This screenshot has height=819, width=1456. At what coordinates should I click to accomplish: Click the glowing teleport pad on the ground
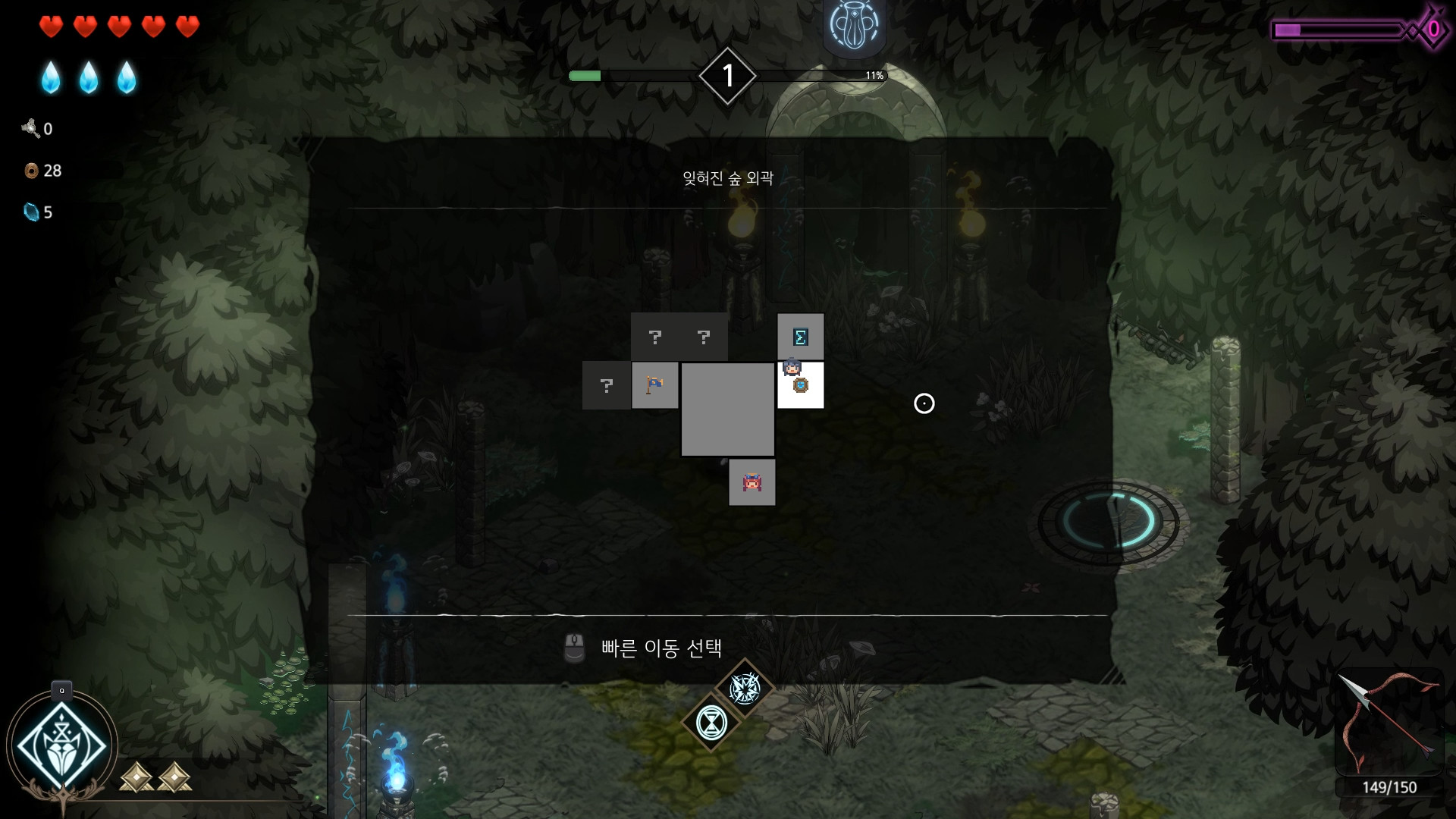1107,523
